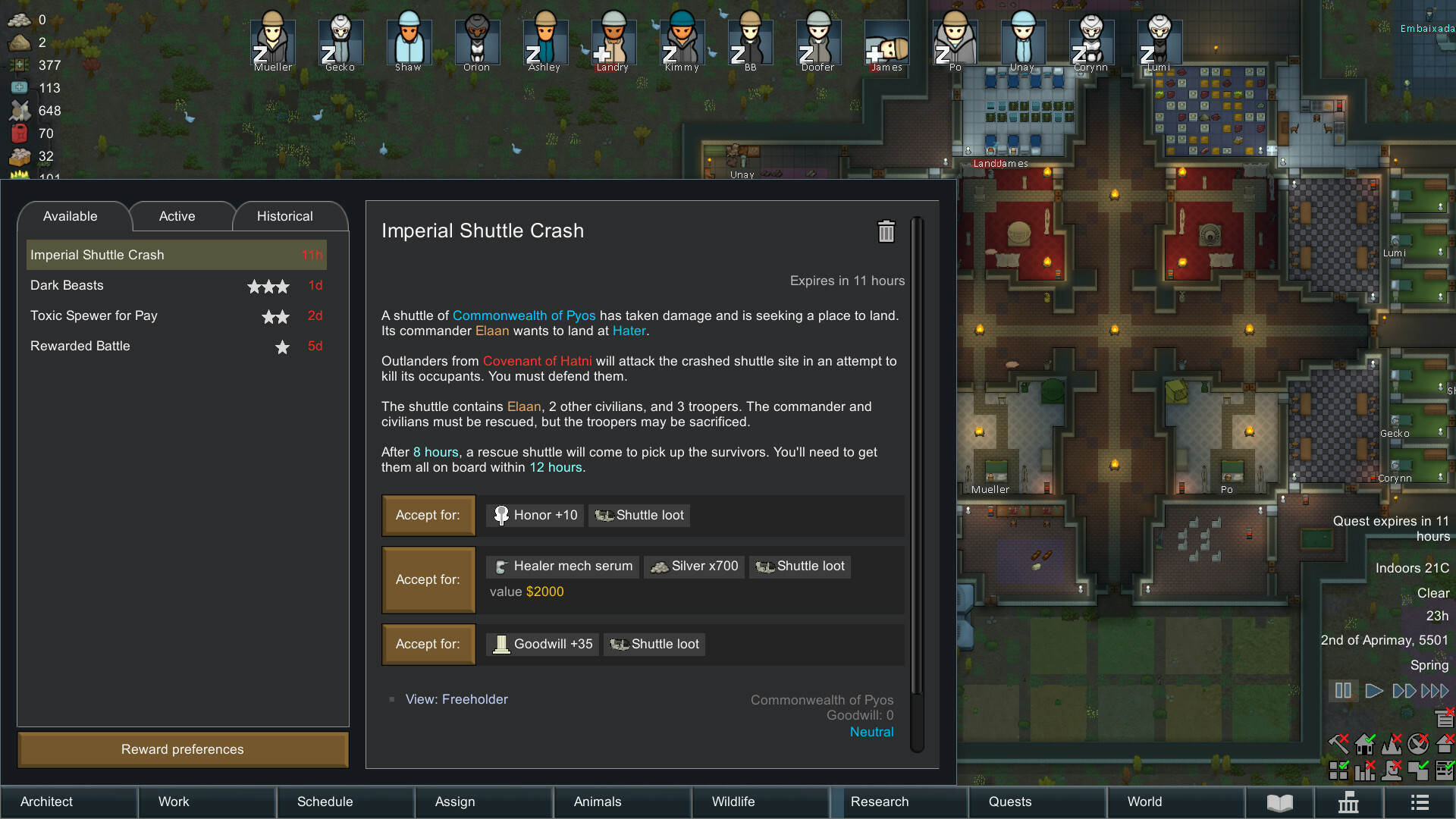Screen dimensions: 1456x819
Task: Click the Covenant of Hatni faction link
Action: [537, 361]
